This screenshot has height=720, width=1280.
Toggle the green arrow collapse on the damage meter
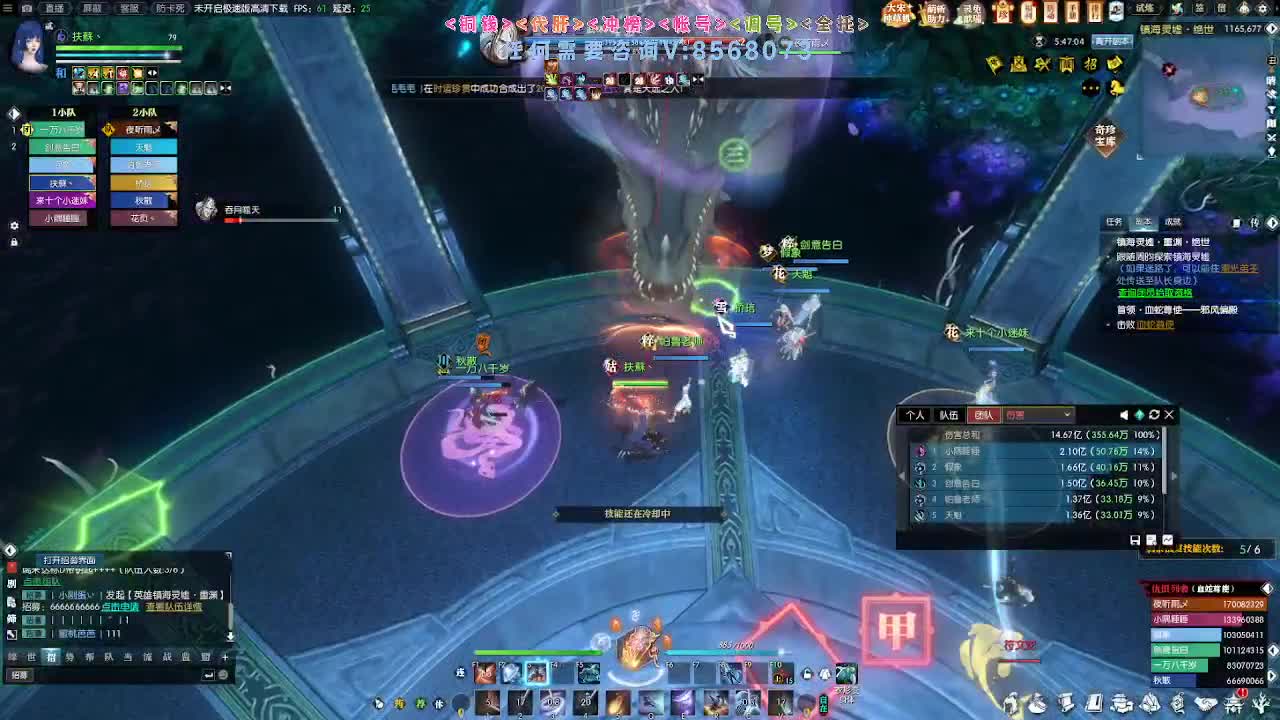(x=1140, y=415)
